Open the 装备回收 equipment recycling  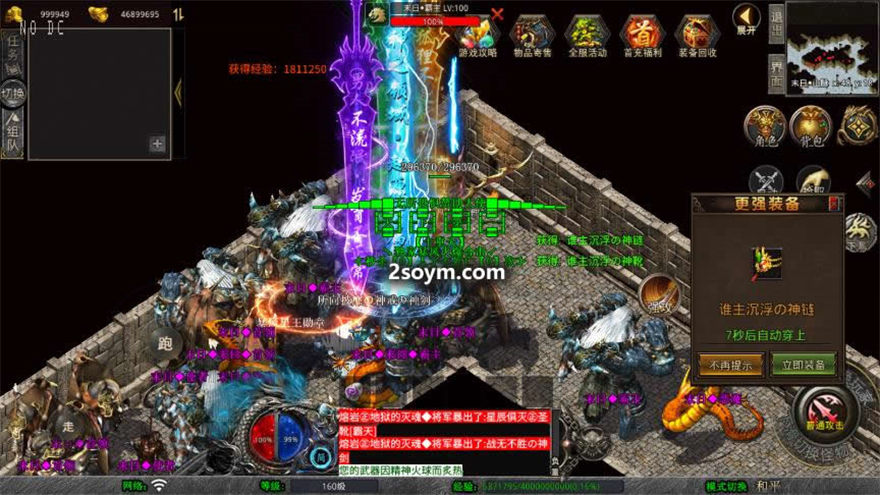coord(696,37)
